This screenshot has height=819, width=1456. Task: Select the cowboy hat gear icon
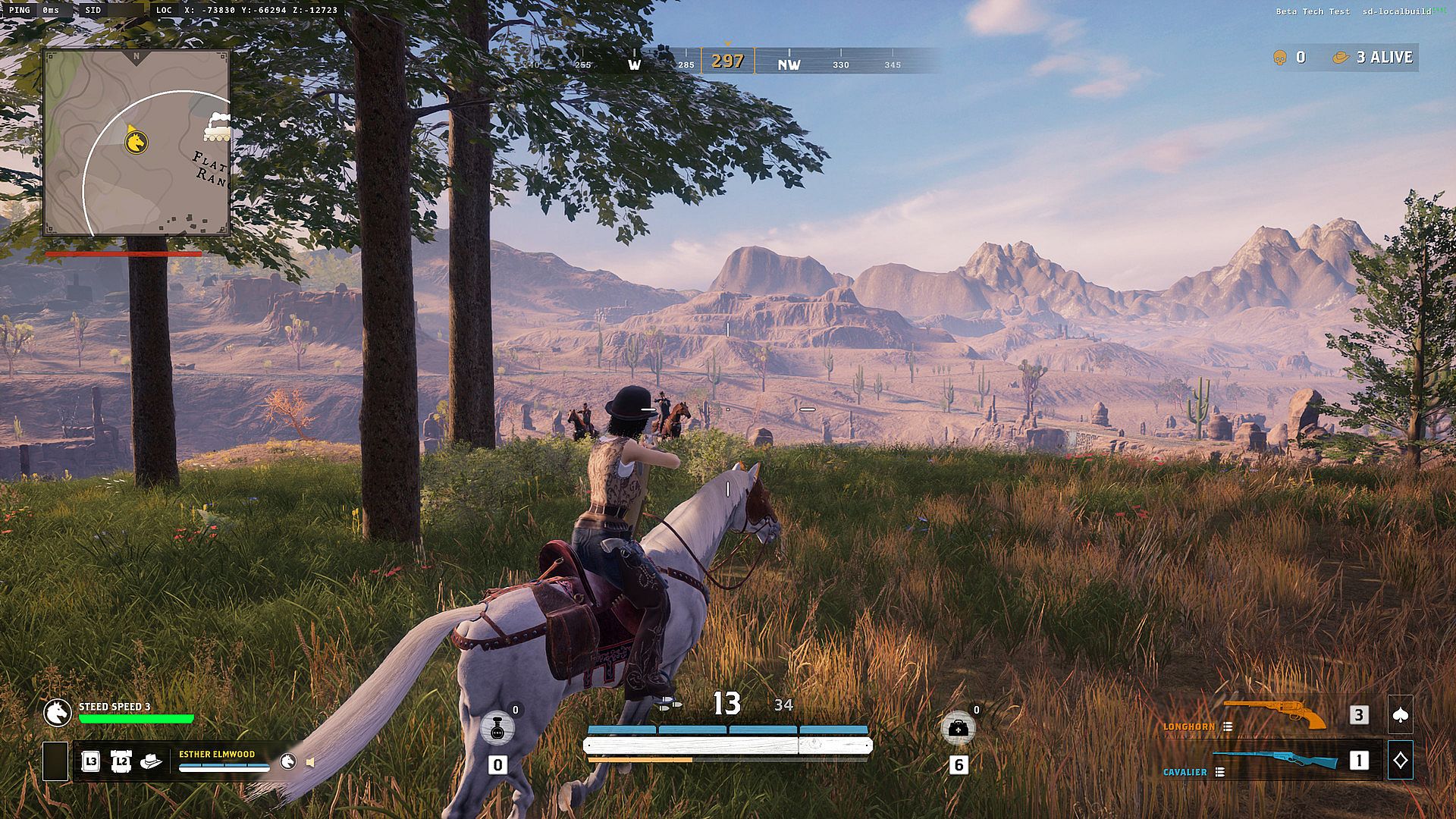pos(152,761)
